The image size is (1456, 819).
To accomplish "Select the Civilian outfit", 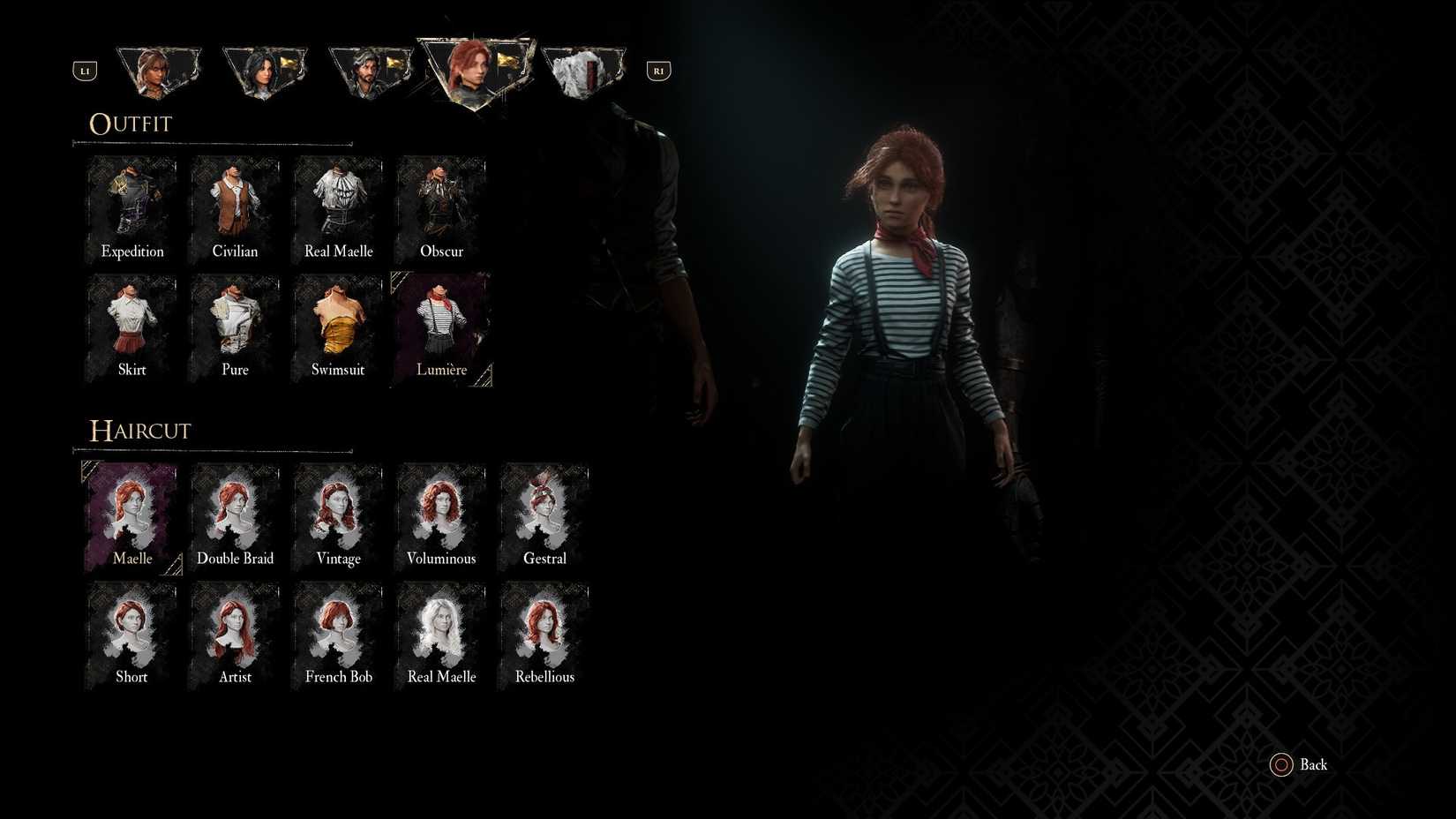I will [x=235, y=207].
